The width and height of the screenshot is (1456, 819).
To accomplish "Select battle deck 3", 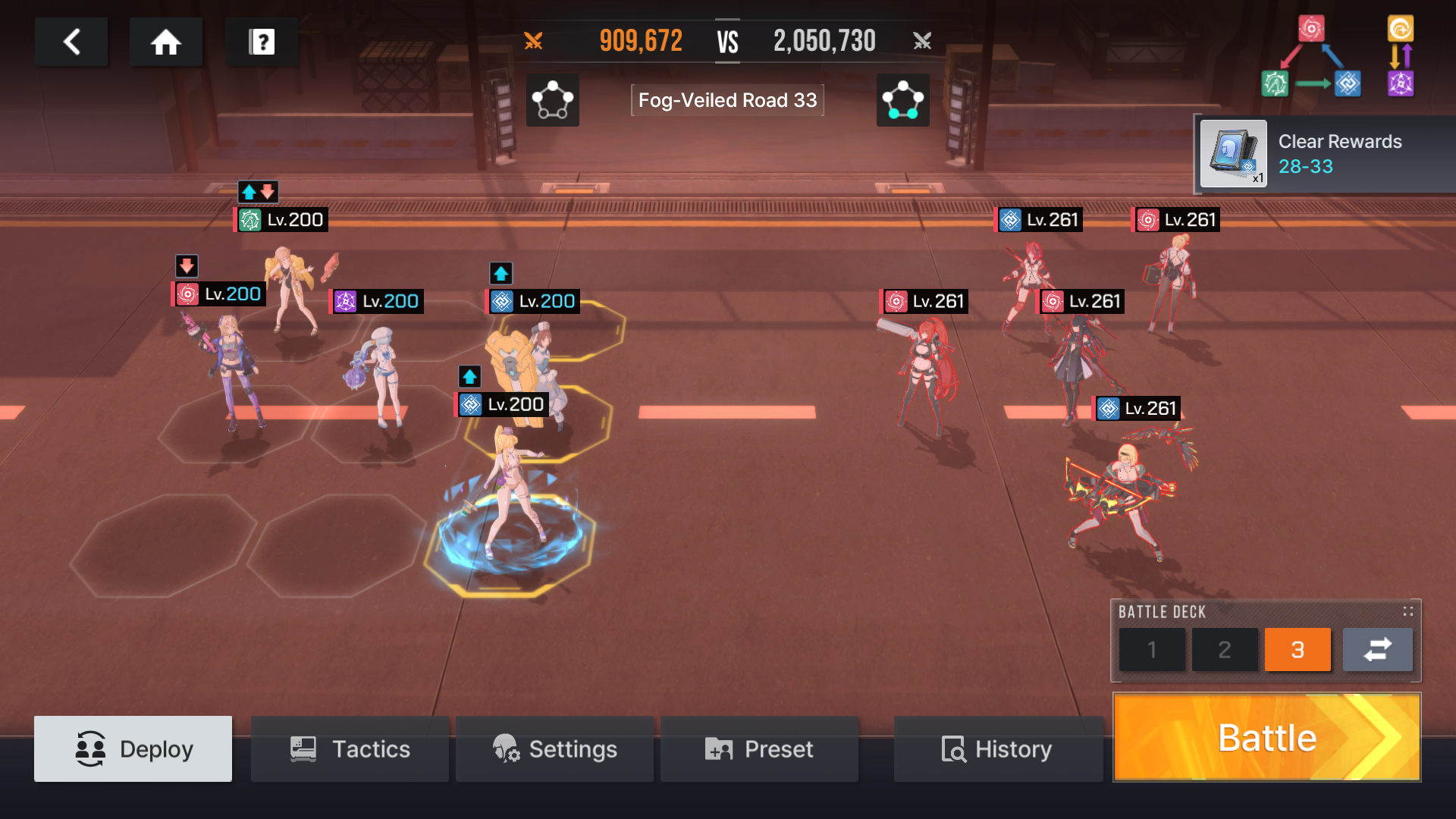I will tap(1298, 649).
